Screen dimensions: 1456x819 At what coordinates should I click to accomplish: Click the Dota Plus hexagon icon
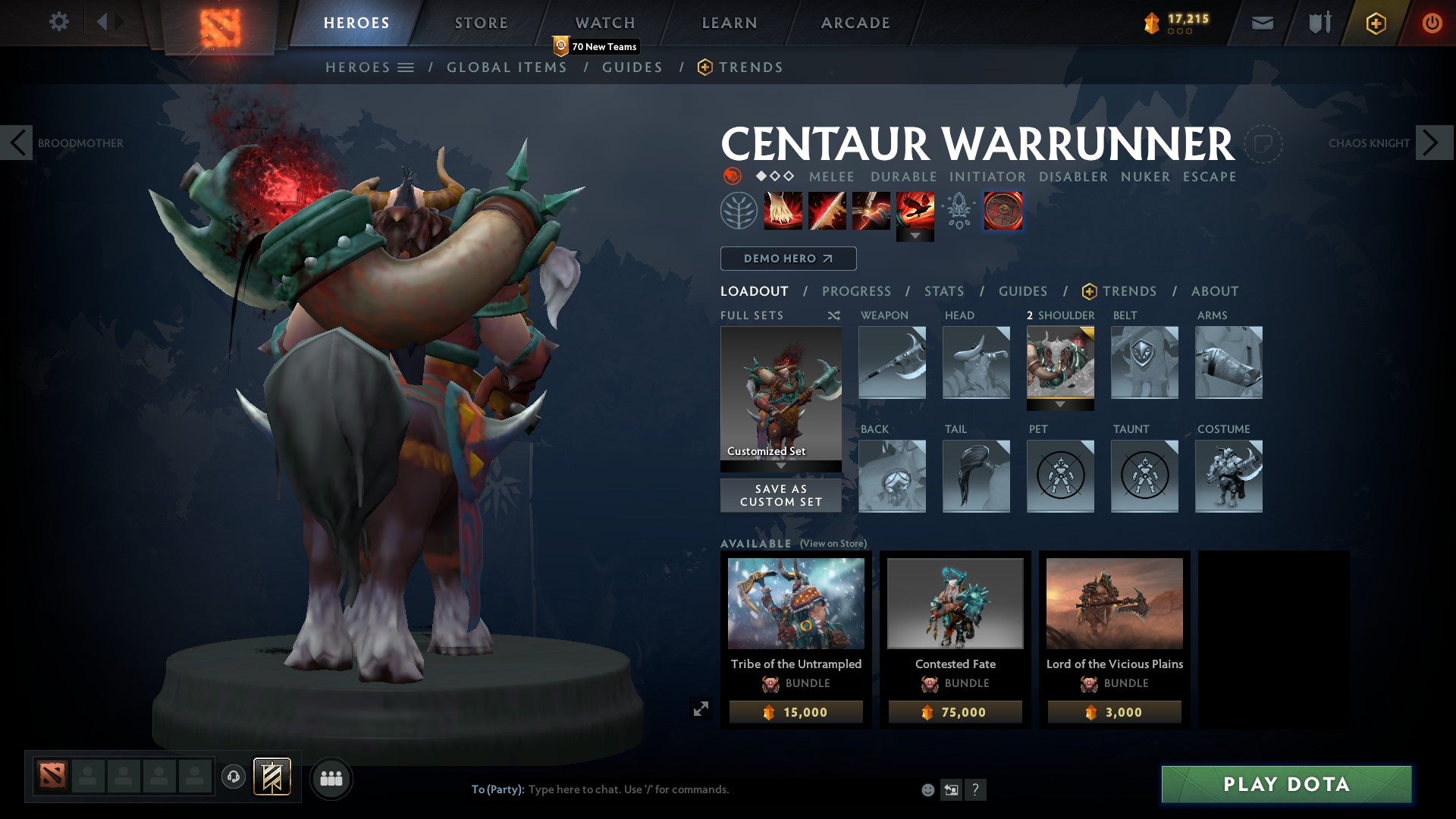1376,23
